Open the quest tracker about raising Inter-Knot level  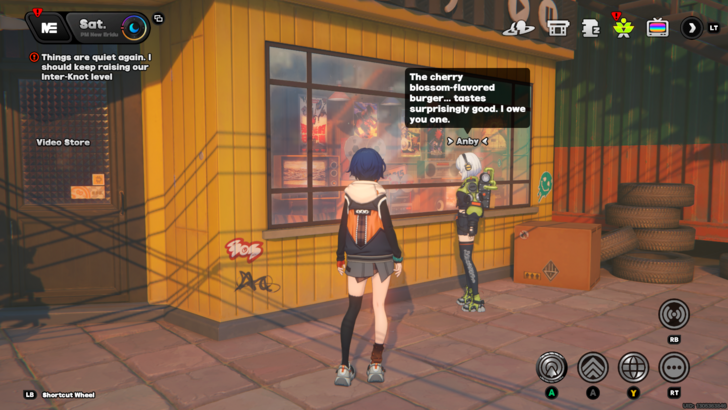tap(92, 67)
